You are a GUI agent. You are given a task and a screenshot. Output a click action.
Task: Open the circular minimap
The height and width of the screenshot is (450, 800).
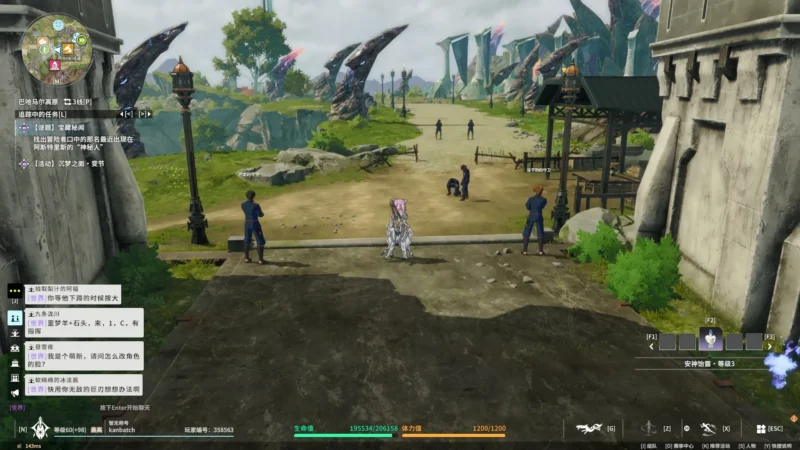click(x=56, y=49)
